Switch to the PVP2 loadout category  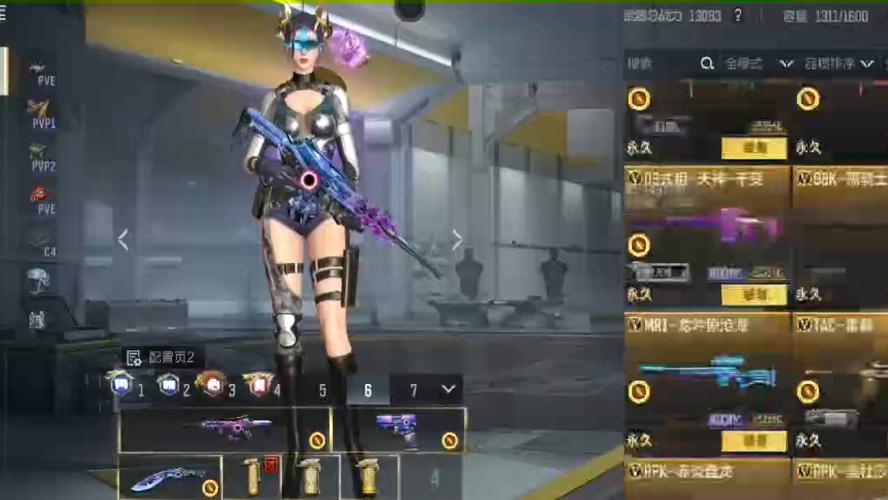coord(41,156)
